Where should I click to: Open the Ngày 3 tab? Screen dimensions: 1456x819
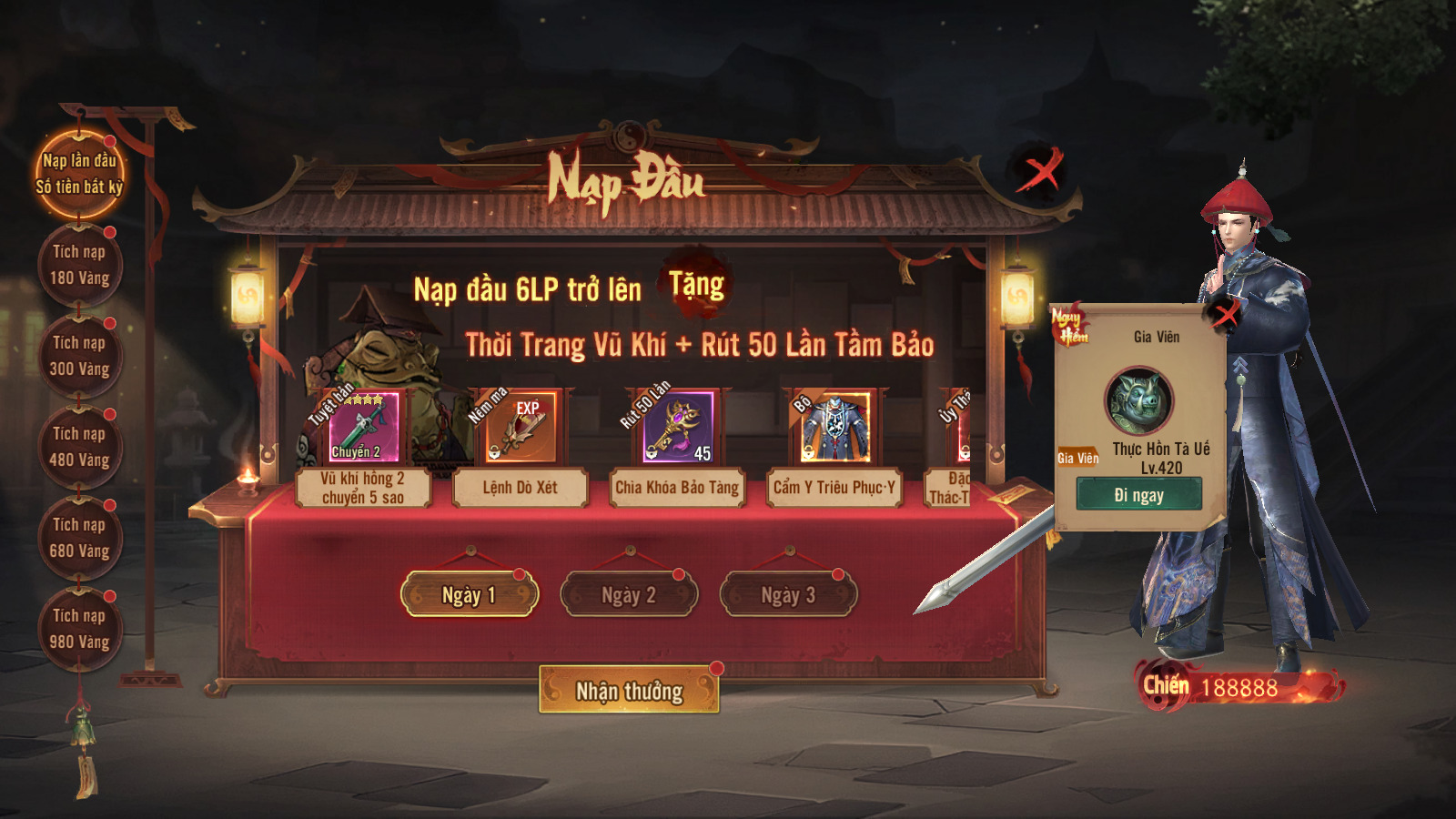(788, 595)
